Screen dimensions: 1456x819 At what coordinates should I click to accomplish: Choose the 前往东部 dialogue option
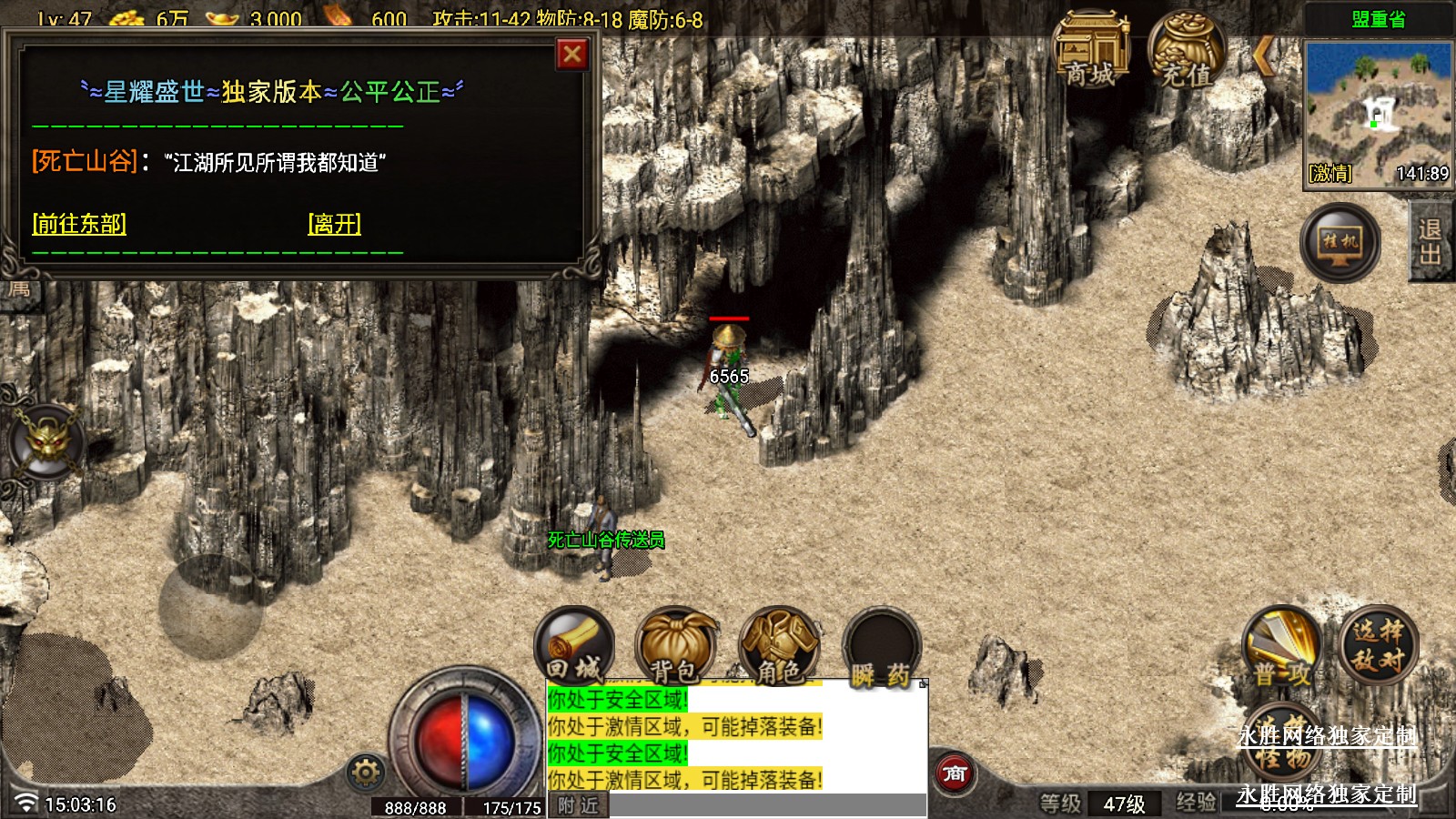click(x=79, y=224)
